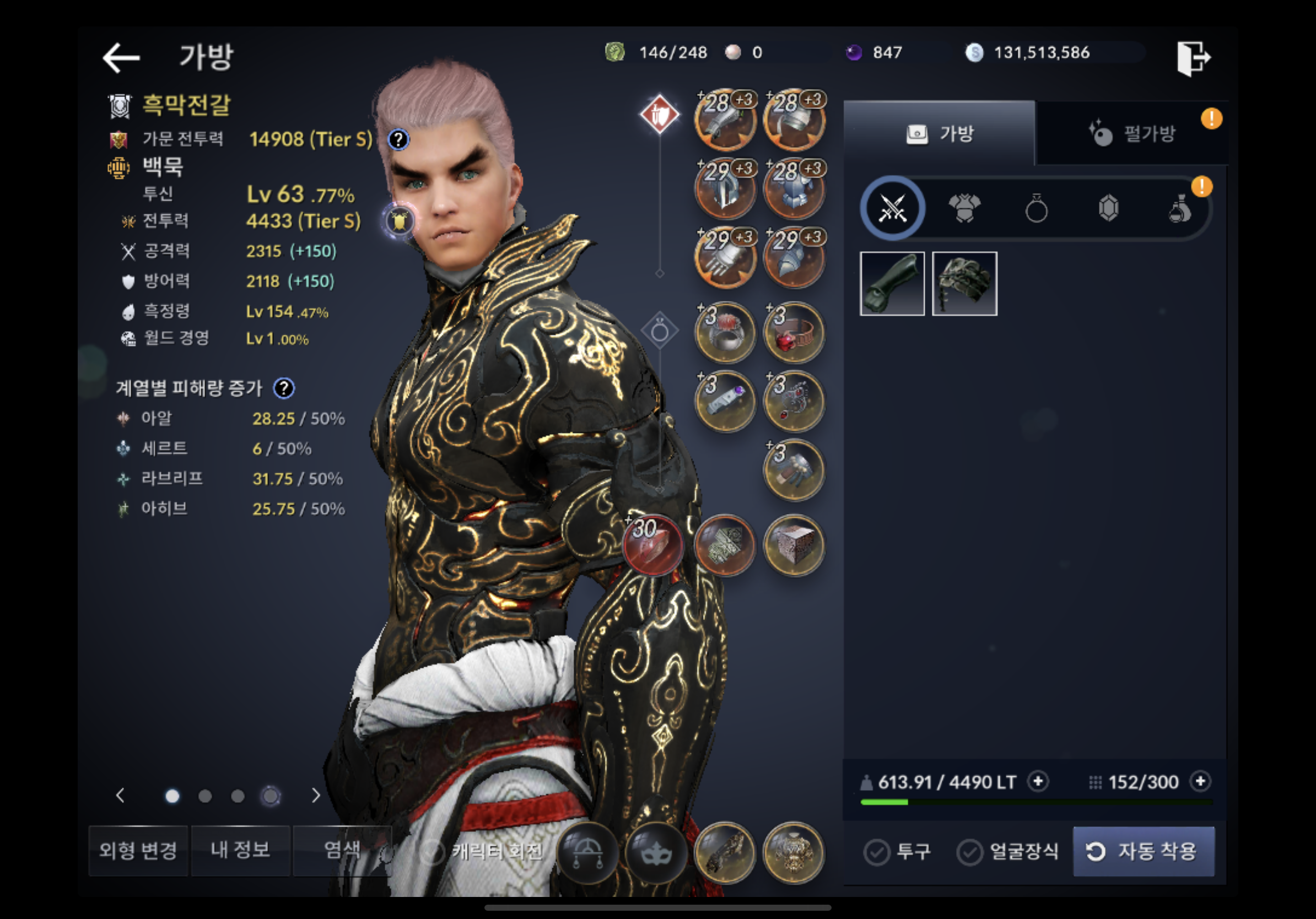Expand weight limit with plus button
Screen dimensions: 1316x919
tap(1038, 781)
